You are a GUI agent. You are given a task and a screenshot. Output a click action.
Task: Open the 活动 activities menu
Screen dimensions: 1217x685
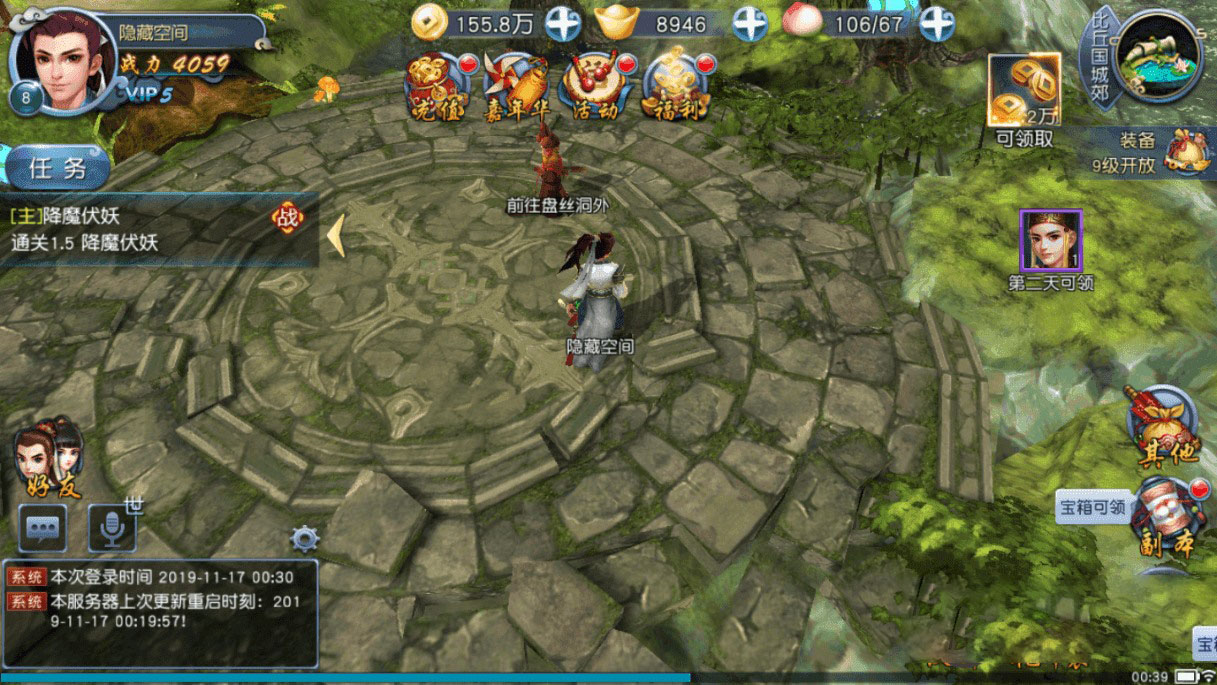[595, 86]
